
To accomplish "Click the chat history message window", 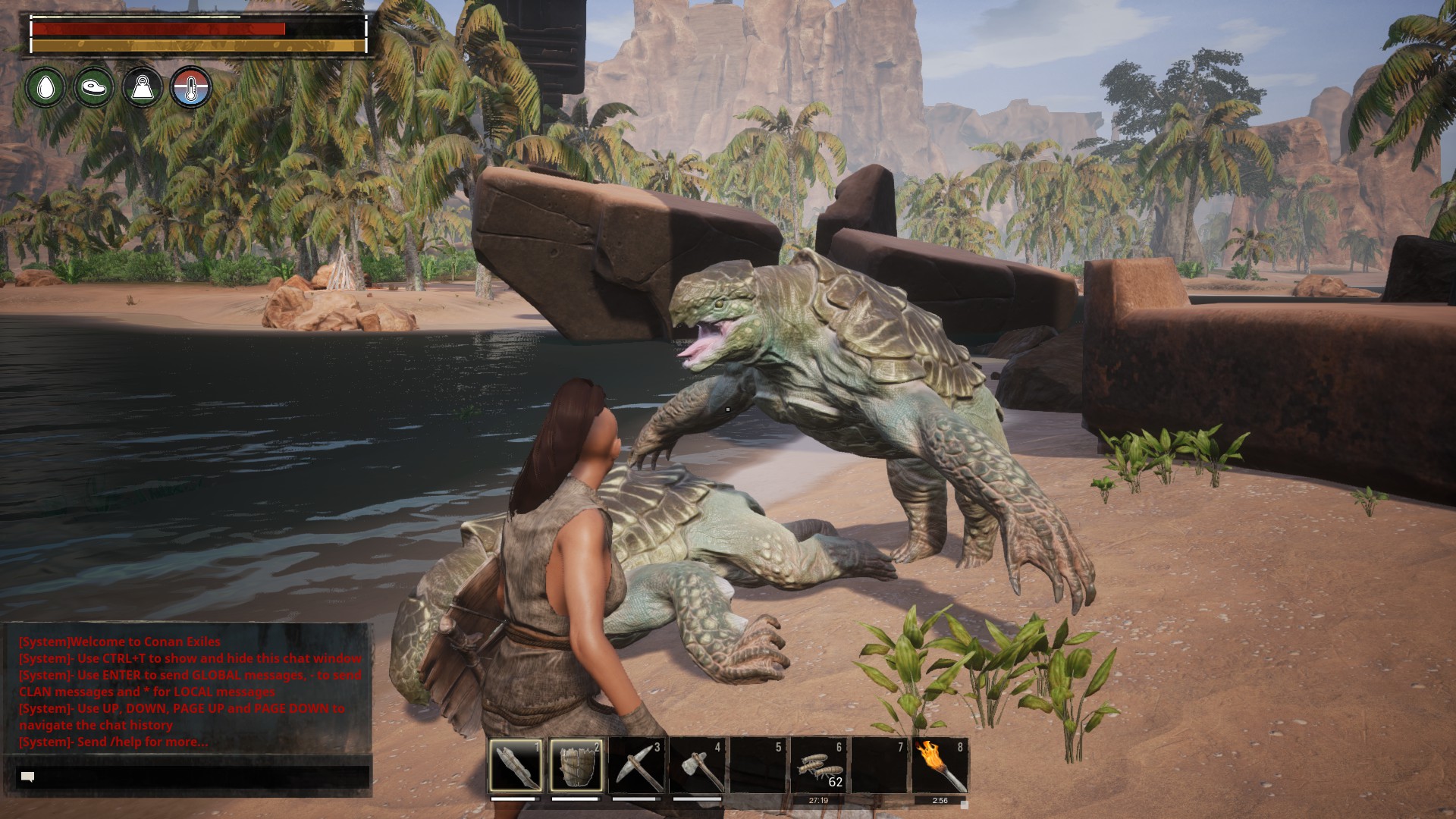I will coord(188,690).
